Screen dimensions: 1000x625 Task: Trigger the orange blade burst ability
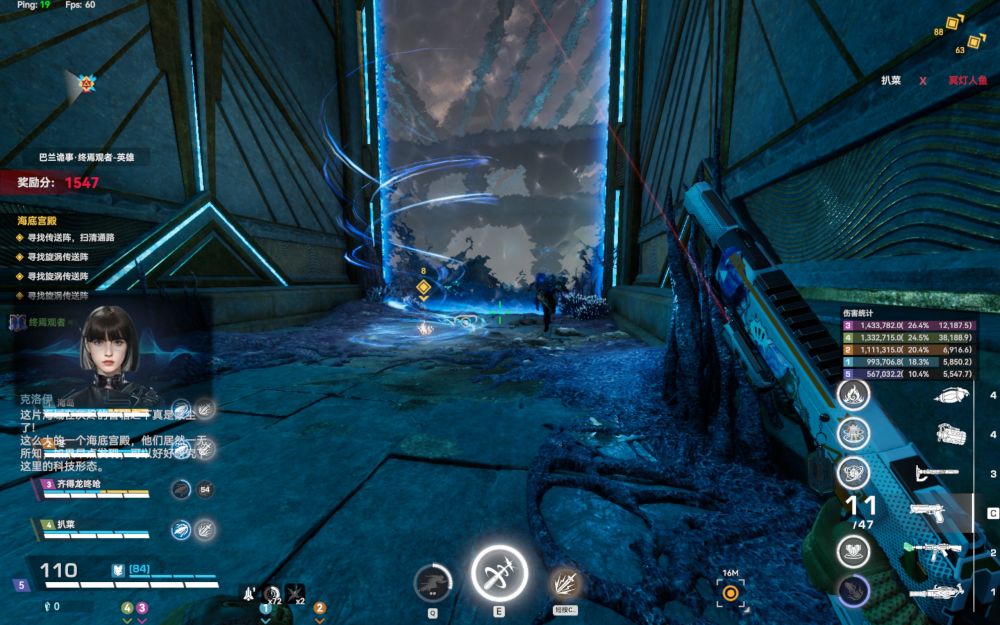(x=564, y=582)
